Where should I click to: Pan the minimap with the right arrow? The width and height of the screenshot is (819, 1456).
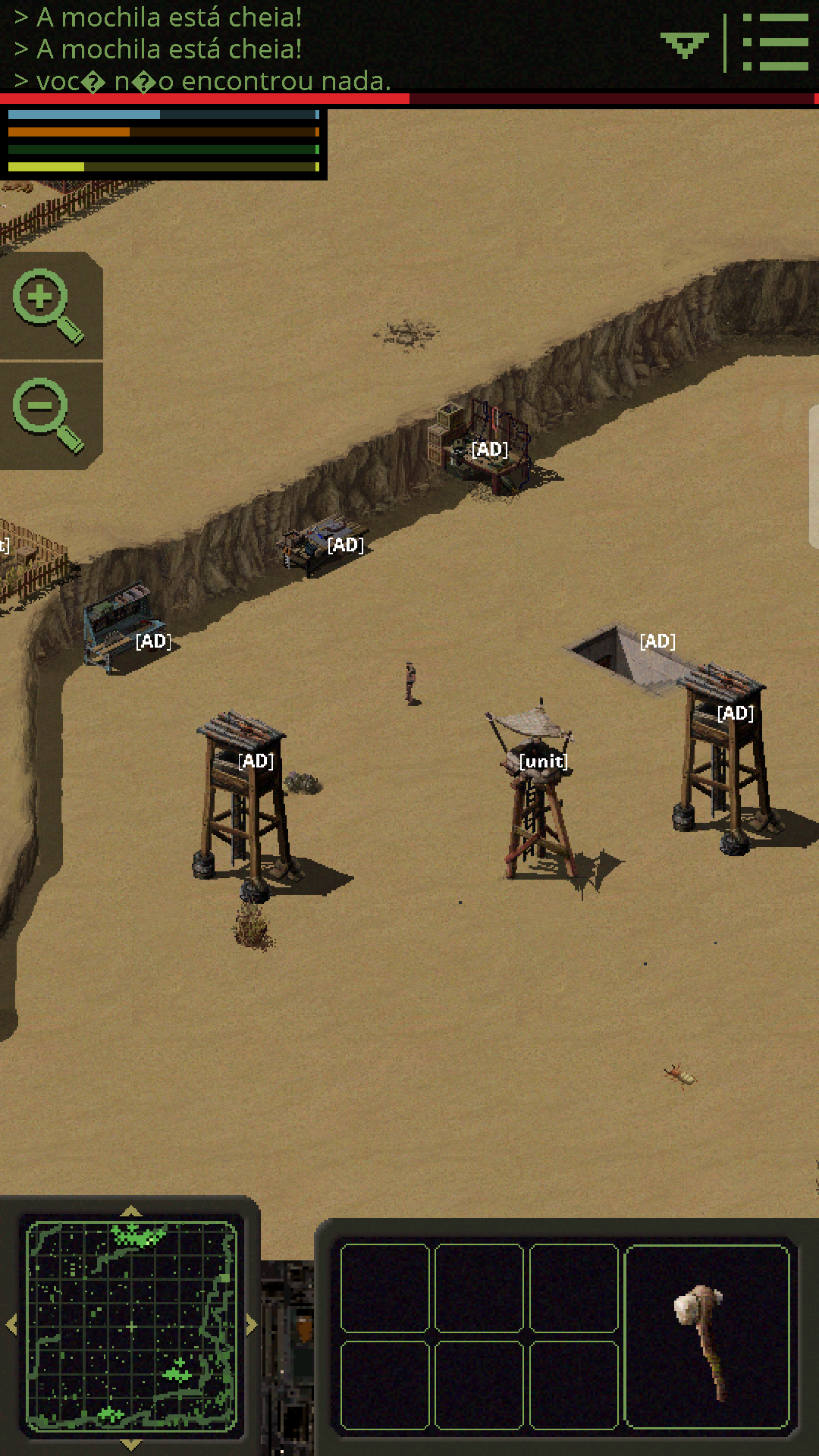click(252, 1325)
